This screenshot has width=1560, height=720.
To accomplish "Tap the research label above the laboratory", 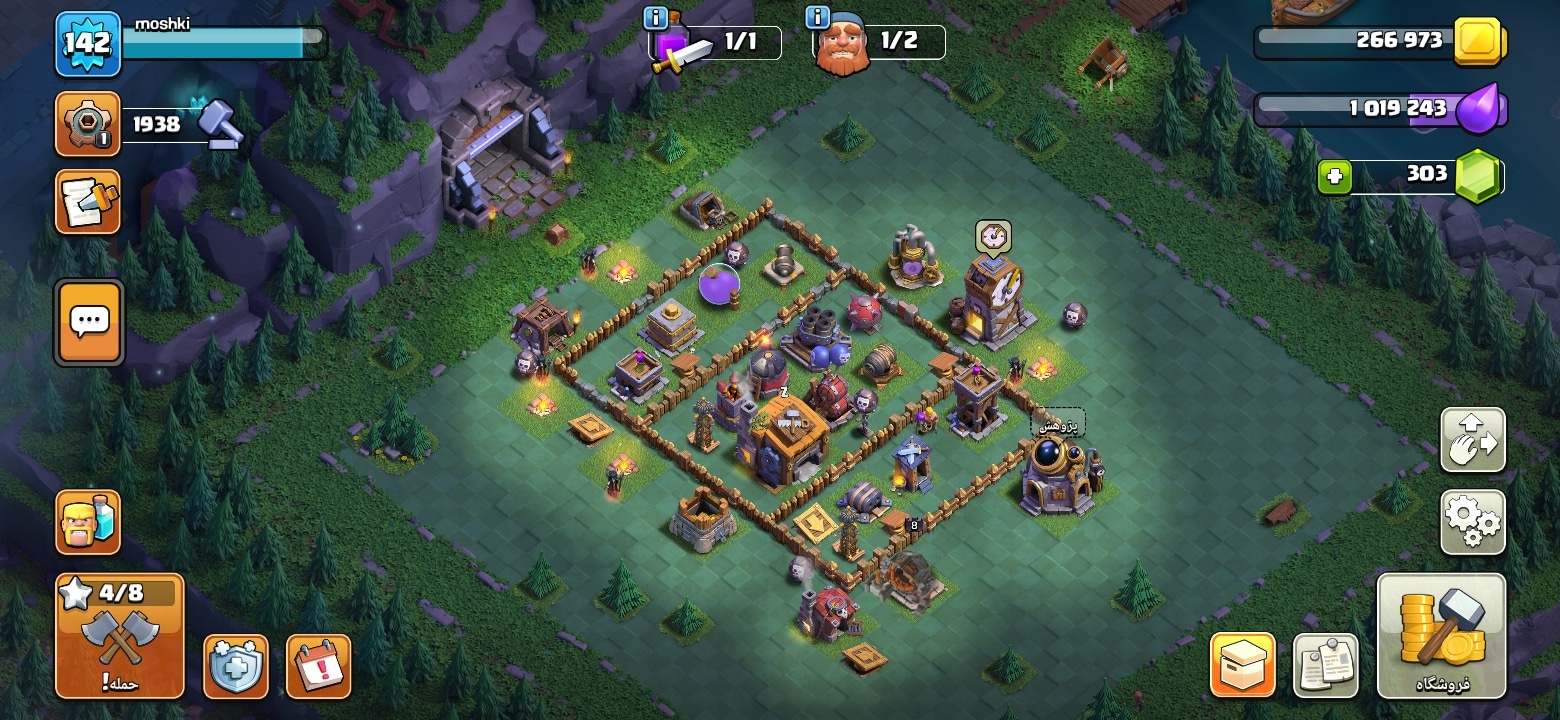I will (x=1058, y=425).
